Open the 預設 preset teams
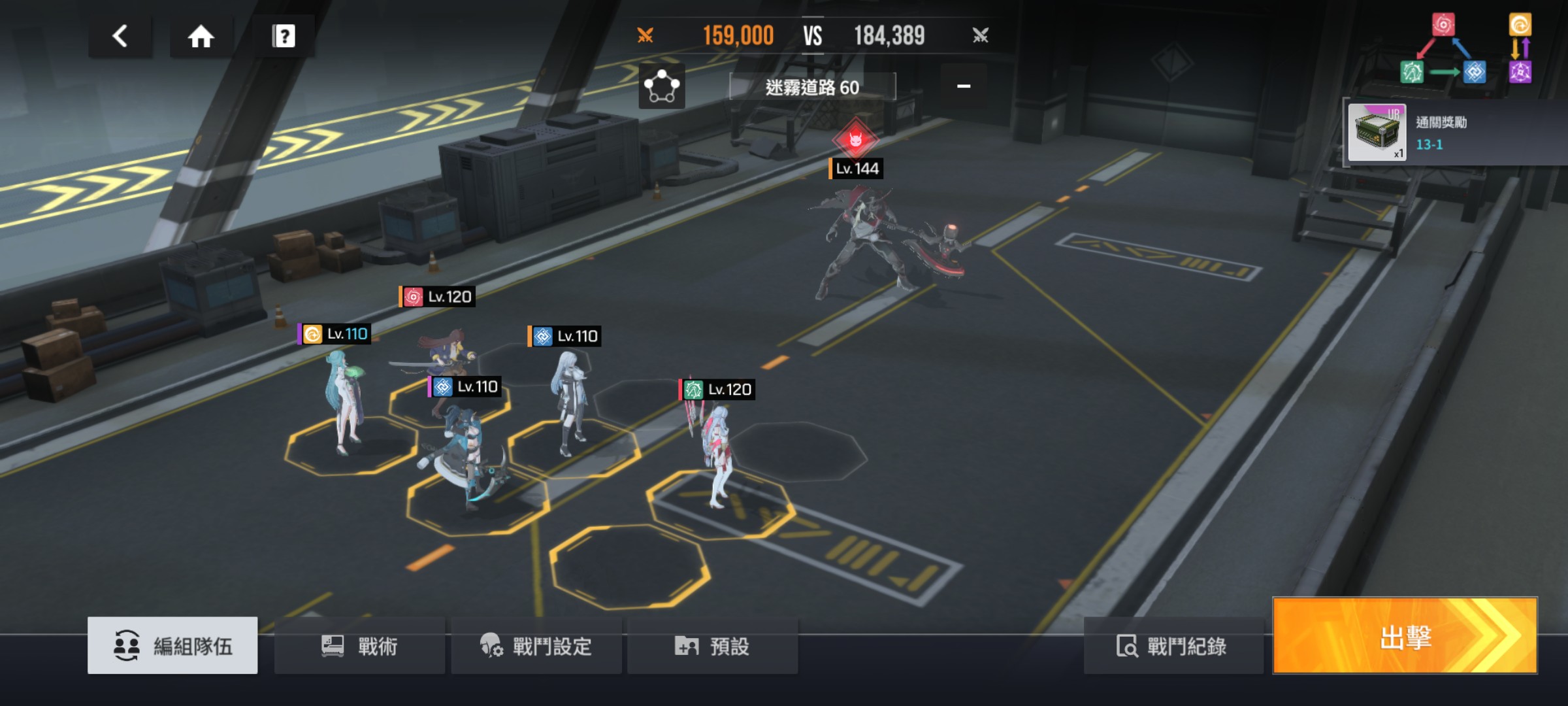This screenshot has height=706, width=1568. [712, 646]
